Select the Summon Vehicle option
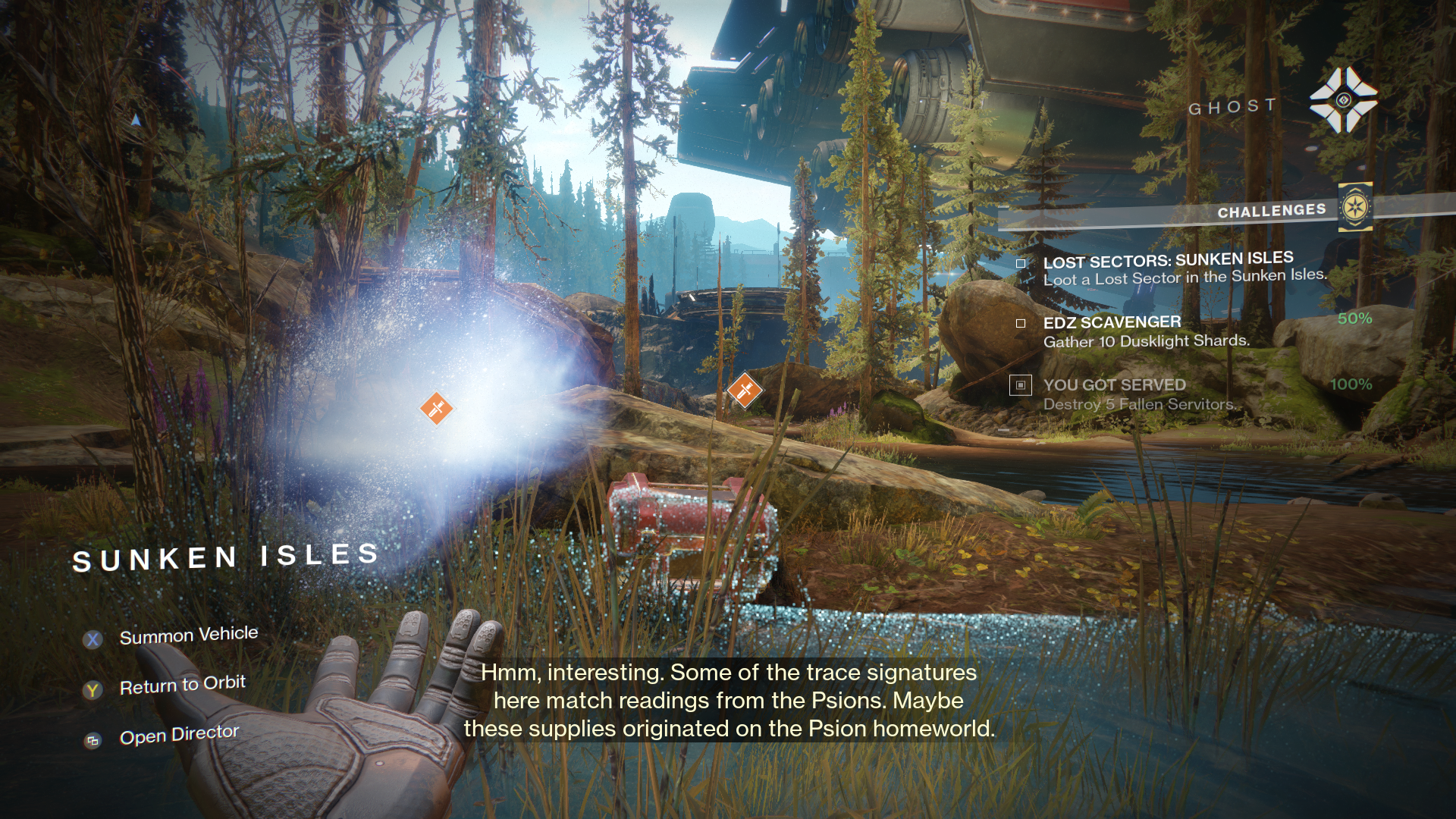Screen dimensions: 1456x819 pos(188,635)
